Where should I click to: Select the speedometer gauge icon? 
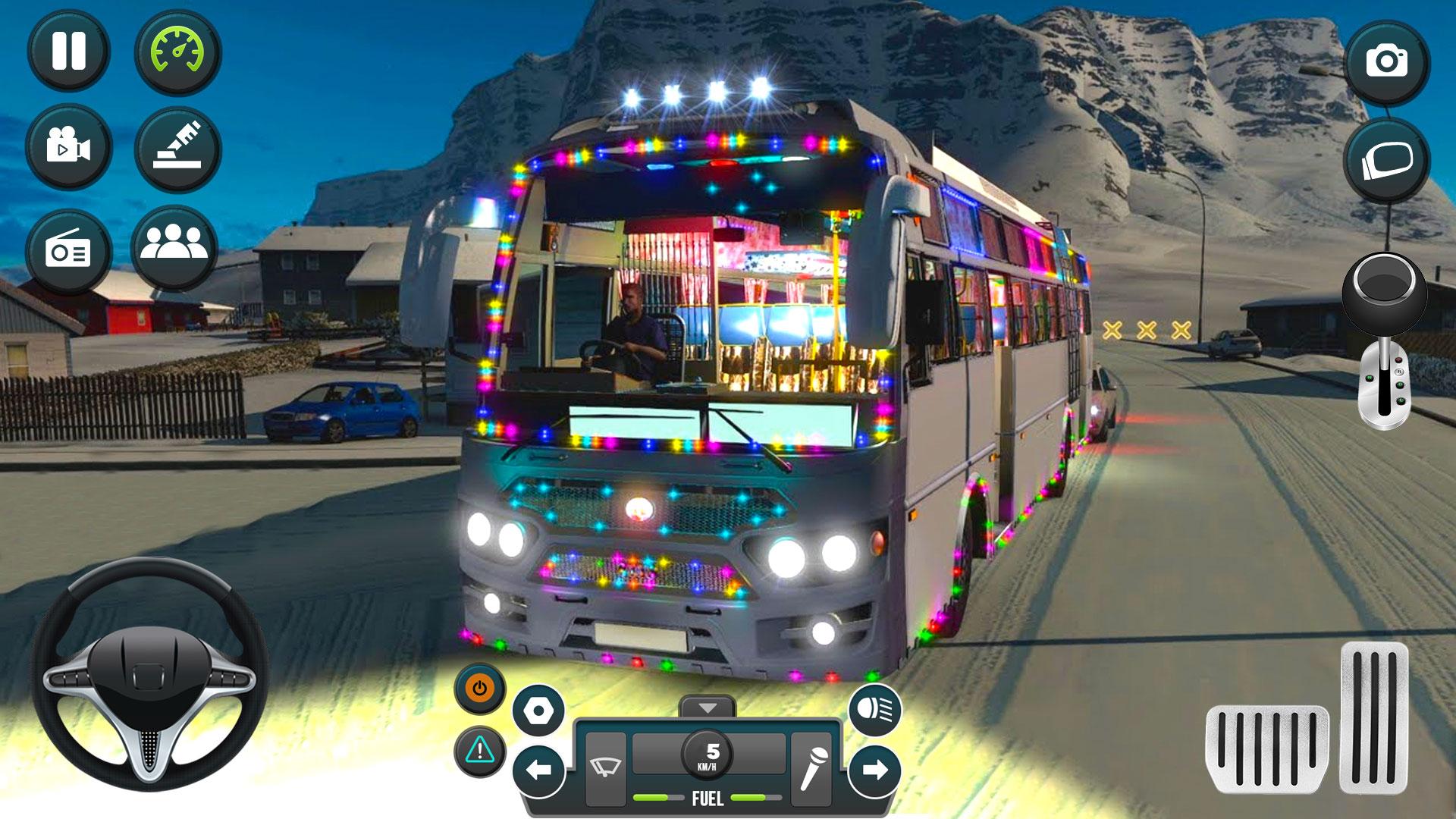(x=176, y=52)
